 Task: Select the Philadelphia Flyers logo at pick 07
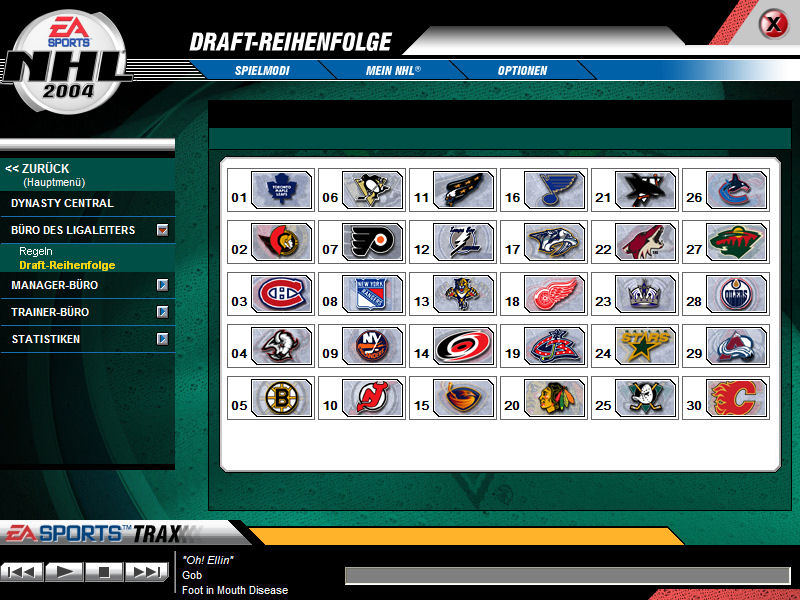pyautogui.click(x=373, y=241)
